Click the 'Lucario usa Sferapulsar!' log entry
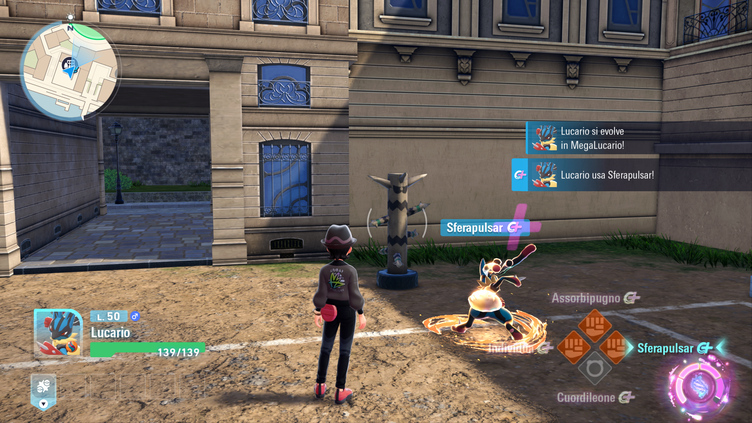 pyautogui.click(x=584, y=175)
